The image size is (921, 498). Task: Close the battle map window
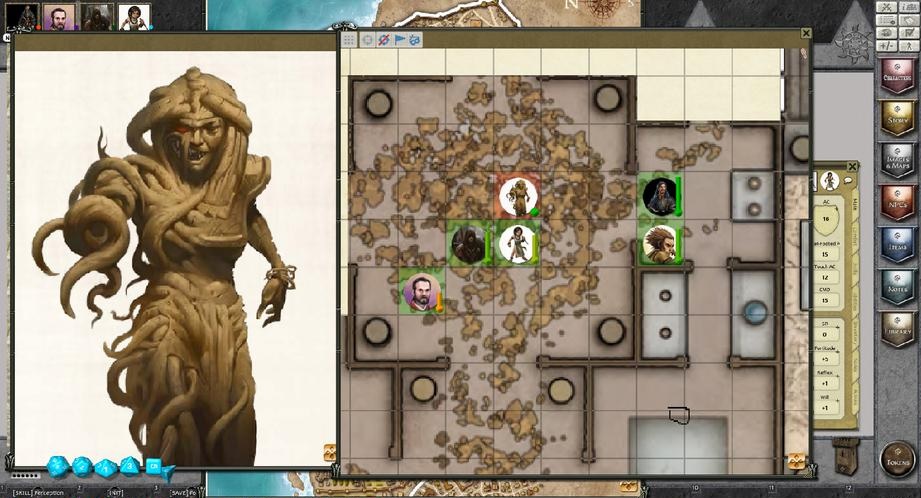pyautogui.click(x=806, y=34)
